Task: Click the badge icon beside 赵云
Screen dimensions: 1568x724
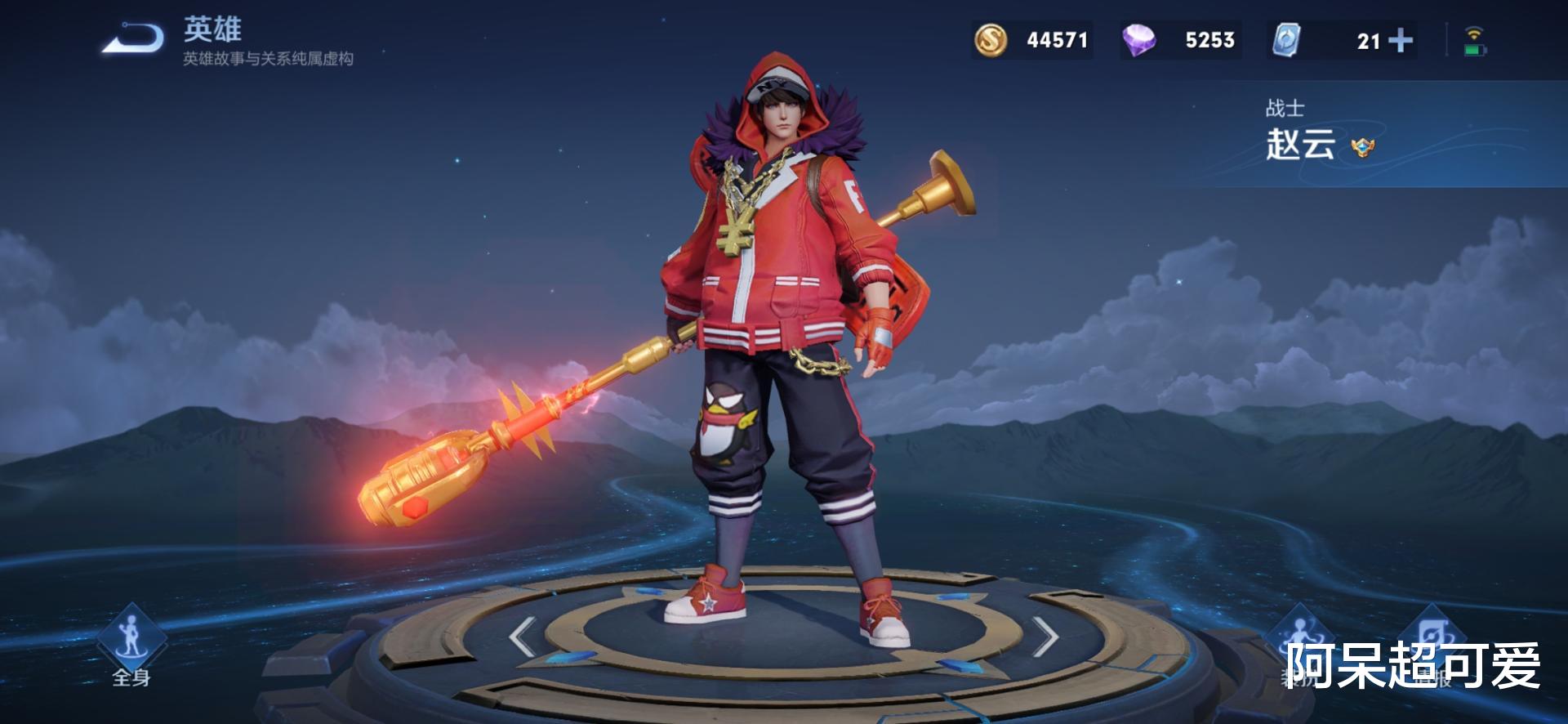Action: [x=1362, y=148]
